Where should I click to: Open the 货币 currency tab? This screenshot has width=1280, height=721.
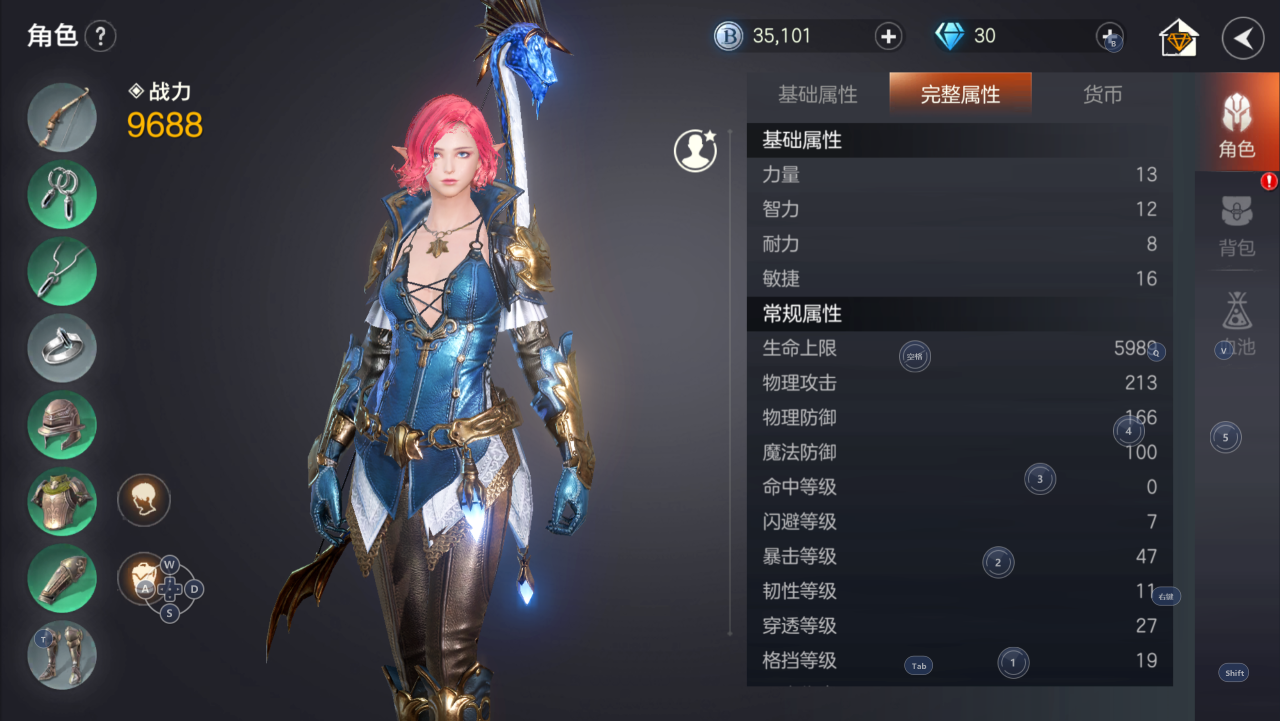tap(1102, 95)
